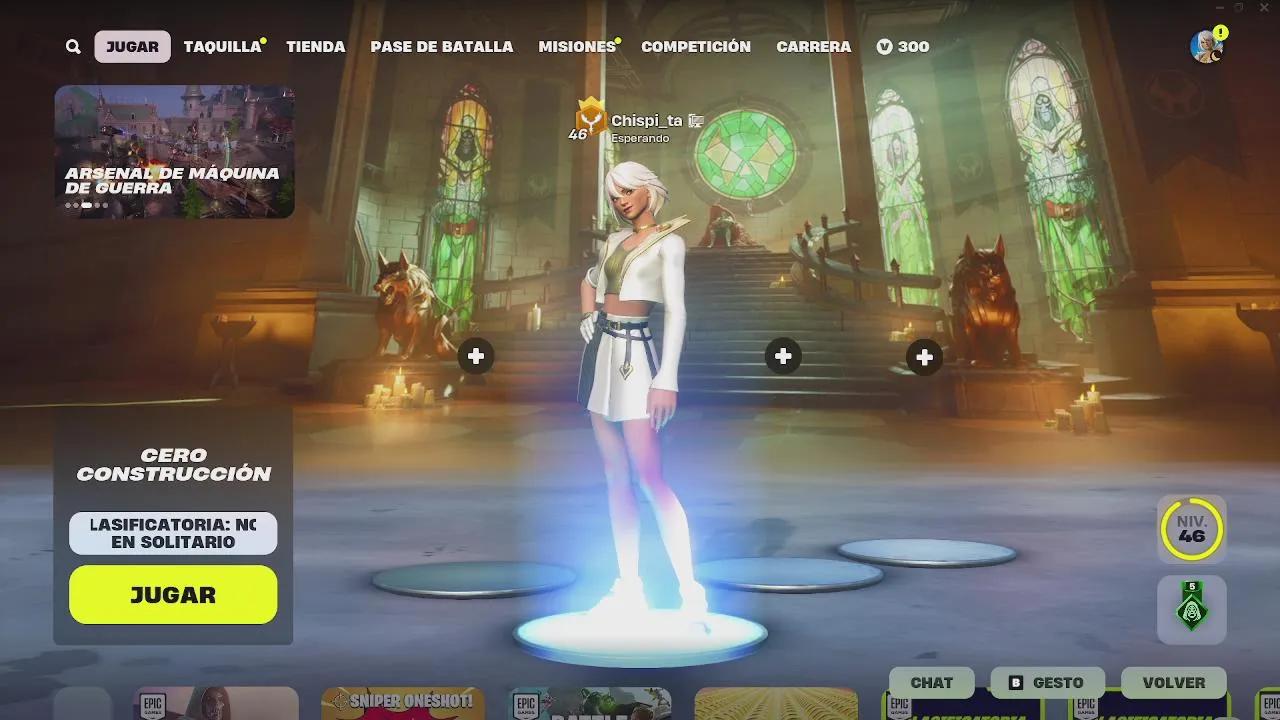Click the Chispi_ta player name banner
This screenshot has height=720, width=1280.
645,122
